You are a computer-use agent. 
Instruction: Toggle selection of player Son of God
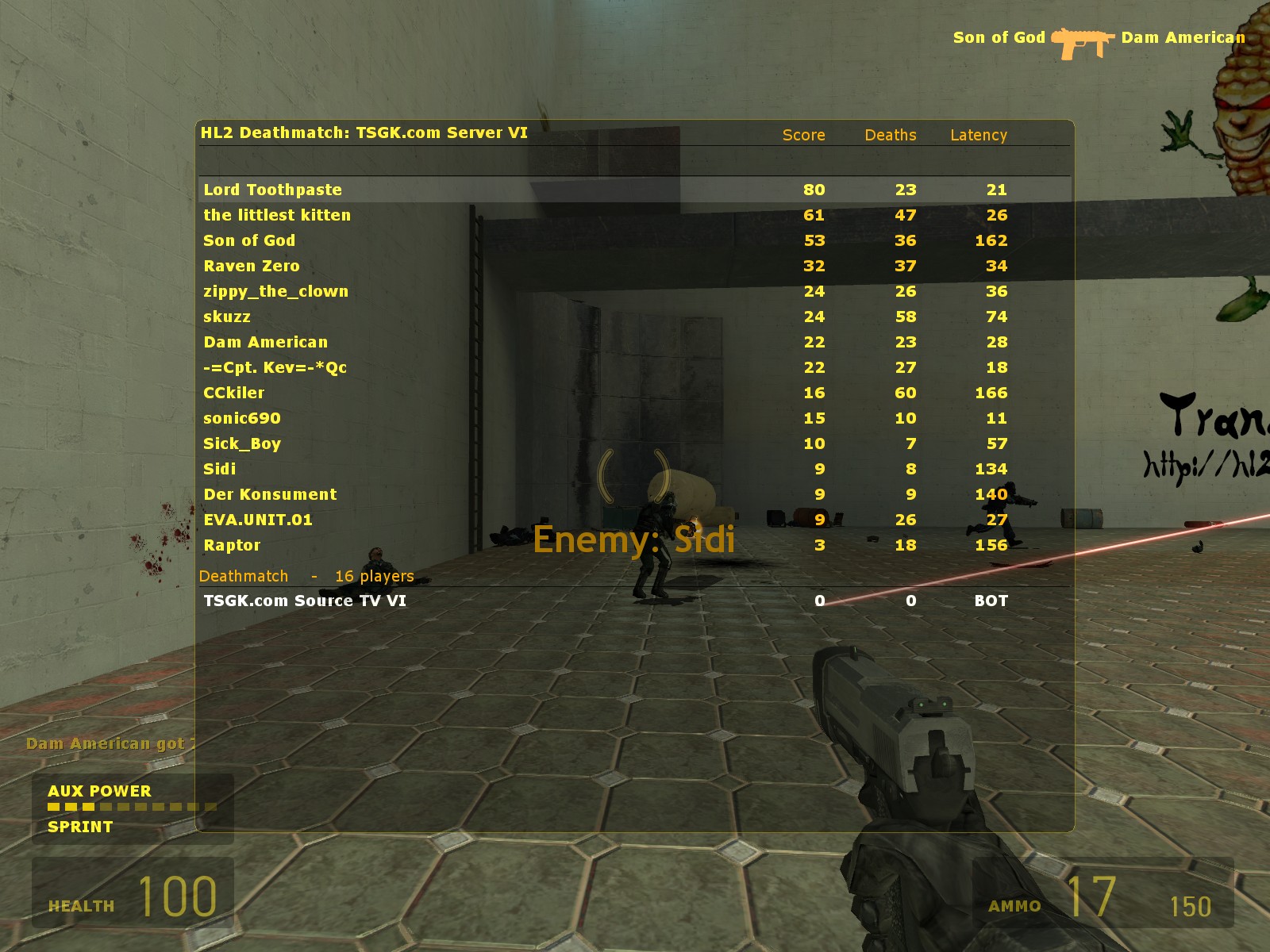(249, 240)
